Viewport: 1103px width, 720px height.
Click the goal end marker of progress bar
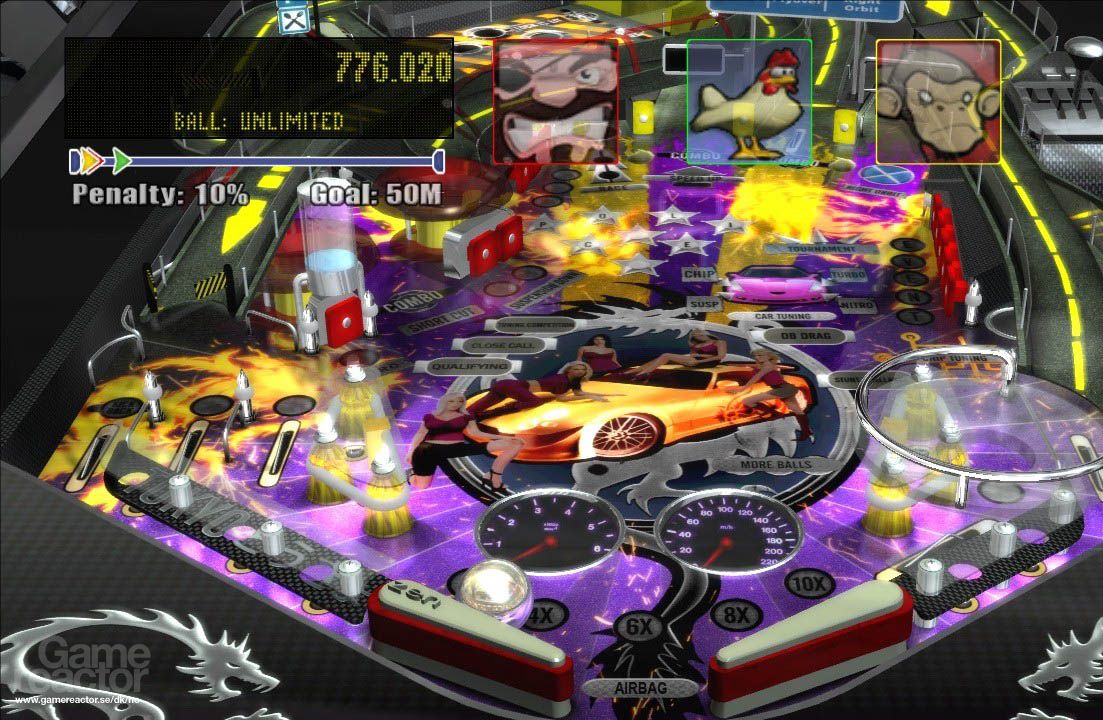(438, 161)
